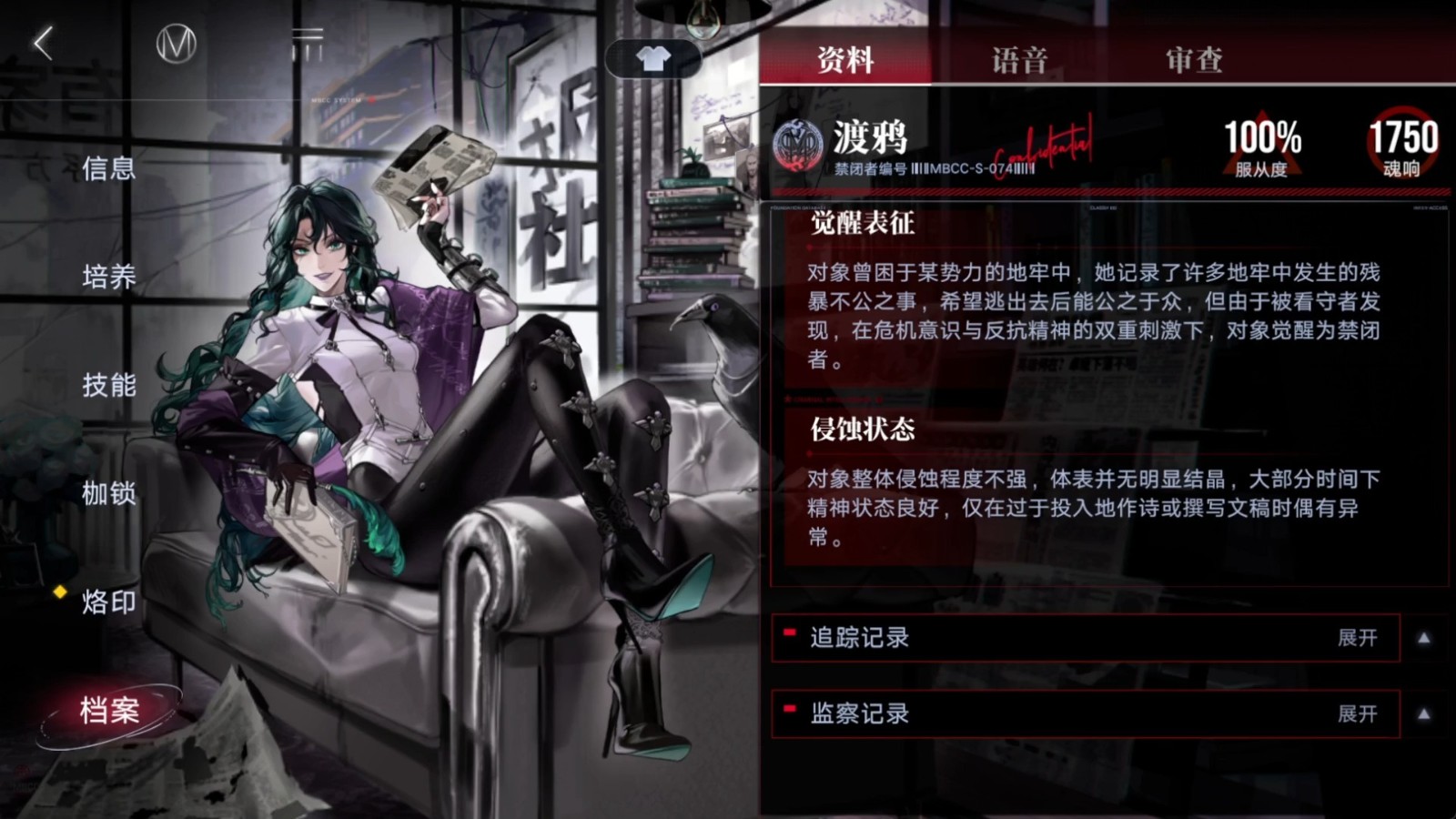Click the 100% 服从度 progress display

point(1261,141)
